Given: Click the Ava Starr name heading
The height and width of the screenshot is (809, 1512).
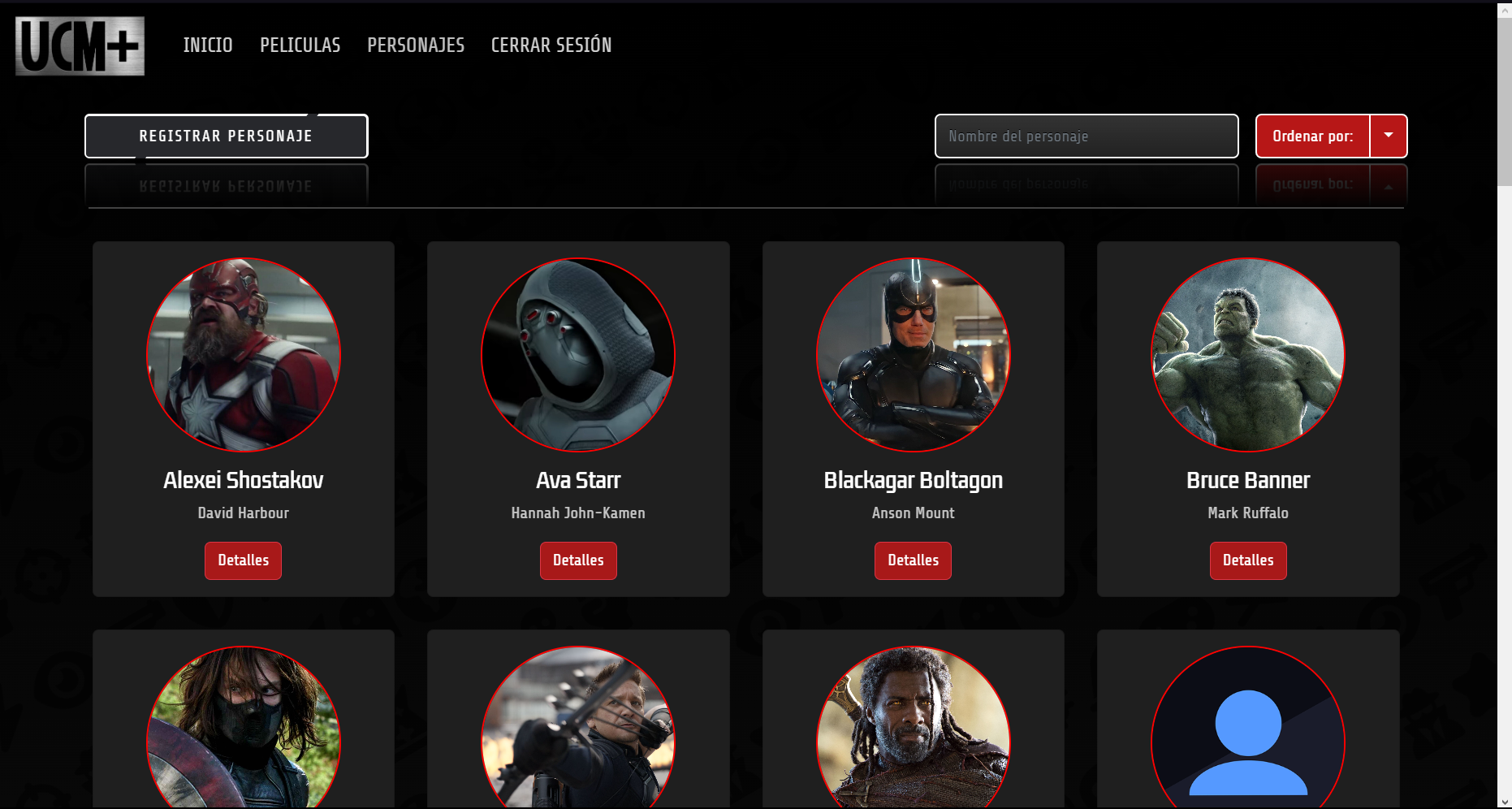Looking at the screenshot, I should click(x=578, y=480).
